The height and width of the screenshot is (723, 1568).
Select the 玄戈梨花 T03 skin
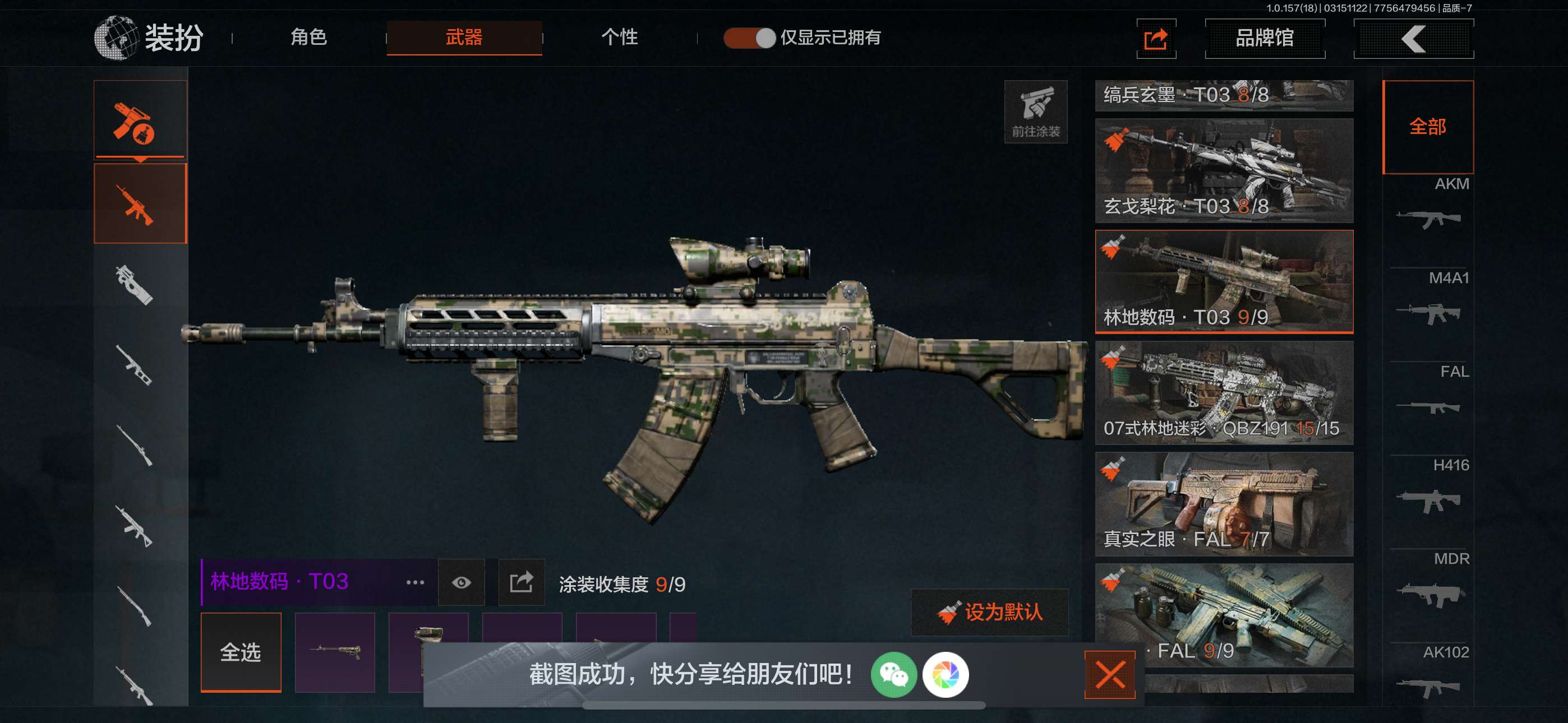pyautogui.click(x=1224, y=170)
